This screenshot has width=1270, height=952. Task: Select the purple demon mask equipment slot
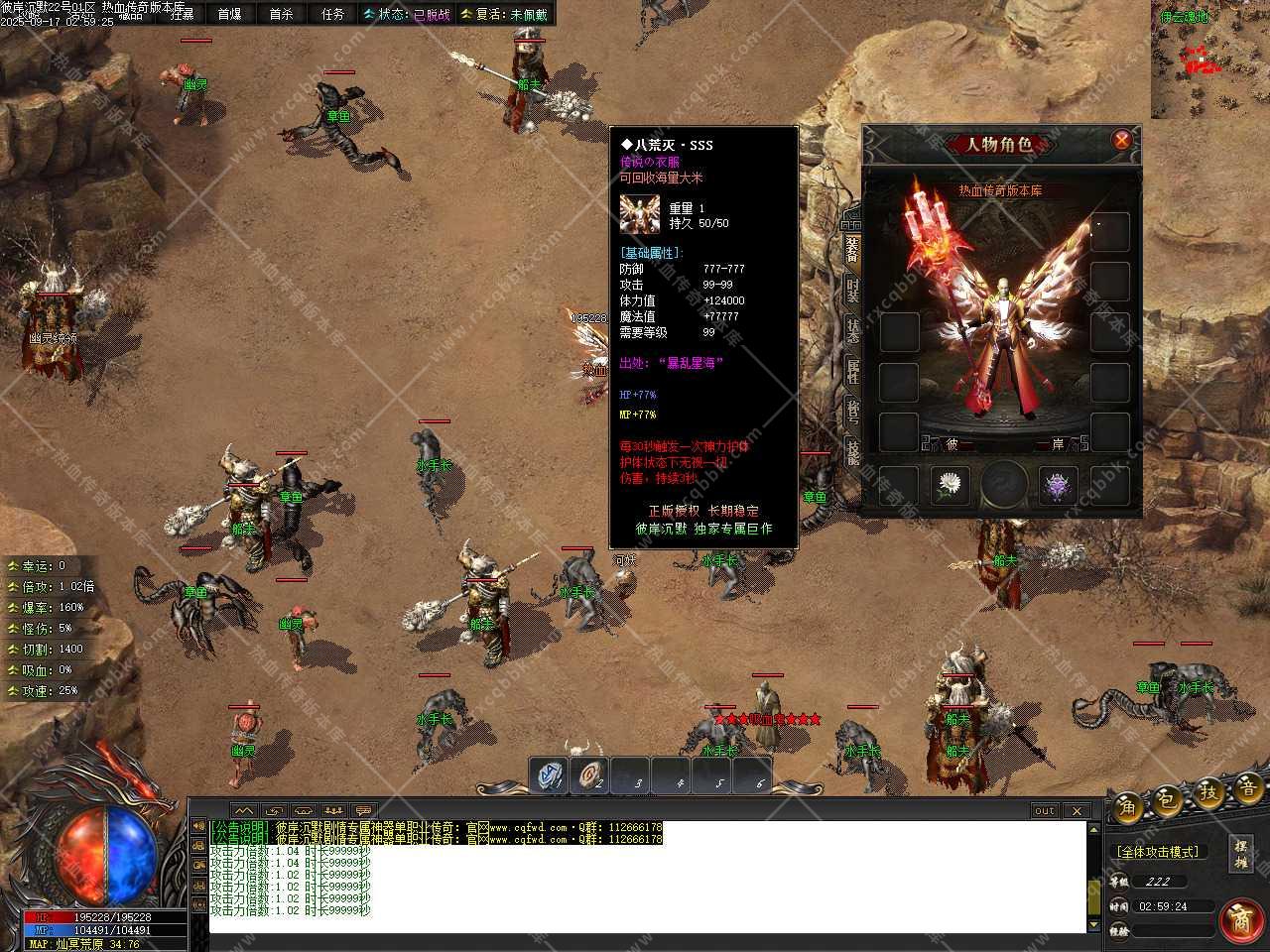click(x=1059, y=486)
